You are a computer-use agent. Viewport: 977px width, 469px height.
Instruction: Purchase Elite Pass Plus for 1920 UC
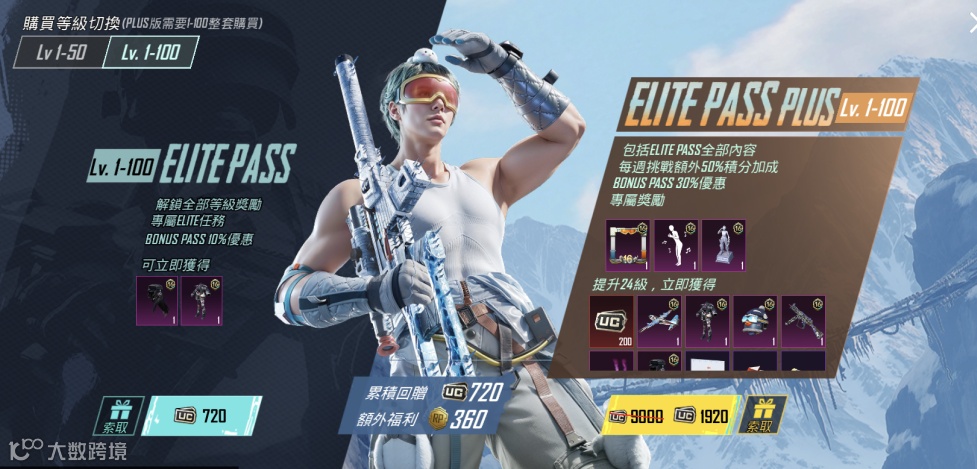(x=672, y=415)
